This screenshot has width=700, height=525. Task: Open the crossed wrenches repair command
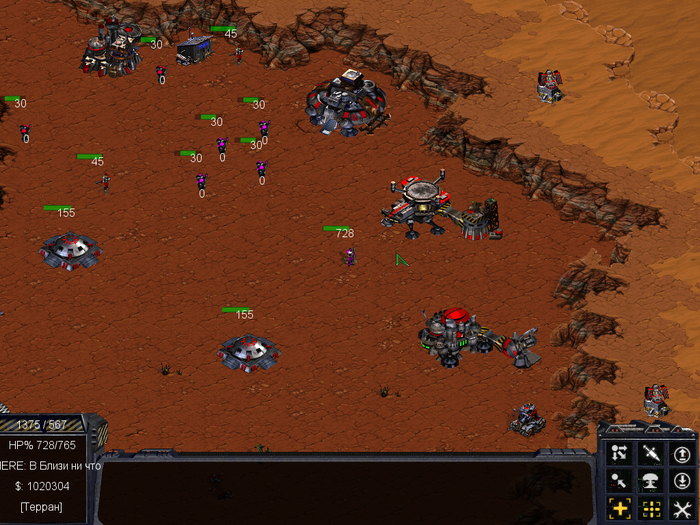682,508
